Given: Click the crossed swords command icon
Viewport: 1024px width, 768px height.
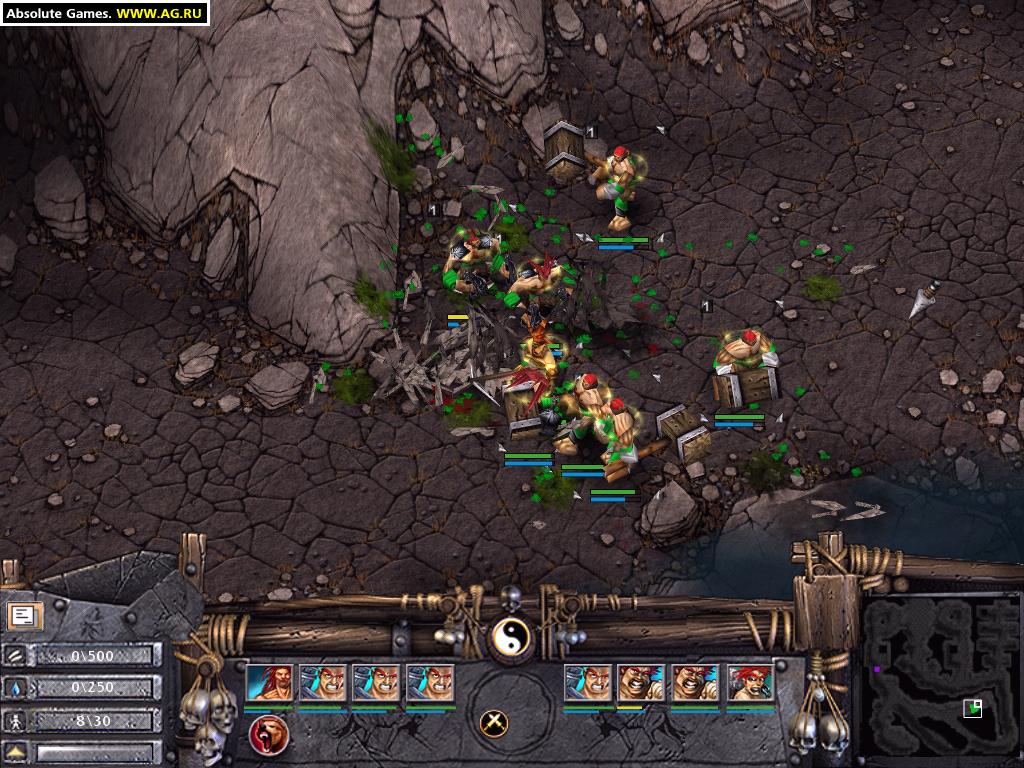Looking at the screenshot, I should [x=492, y=722].
